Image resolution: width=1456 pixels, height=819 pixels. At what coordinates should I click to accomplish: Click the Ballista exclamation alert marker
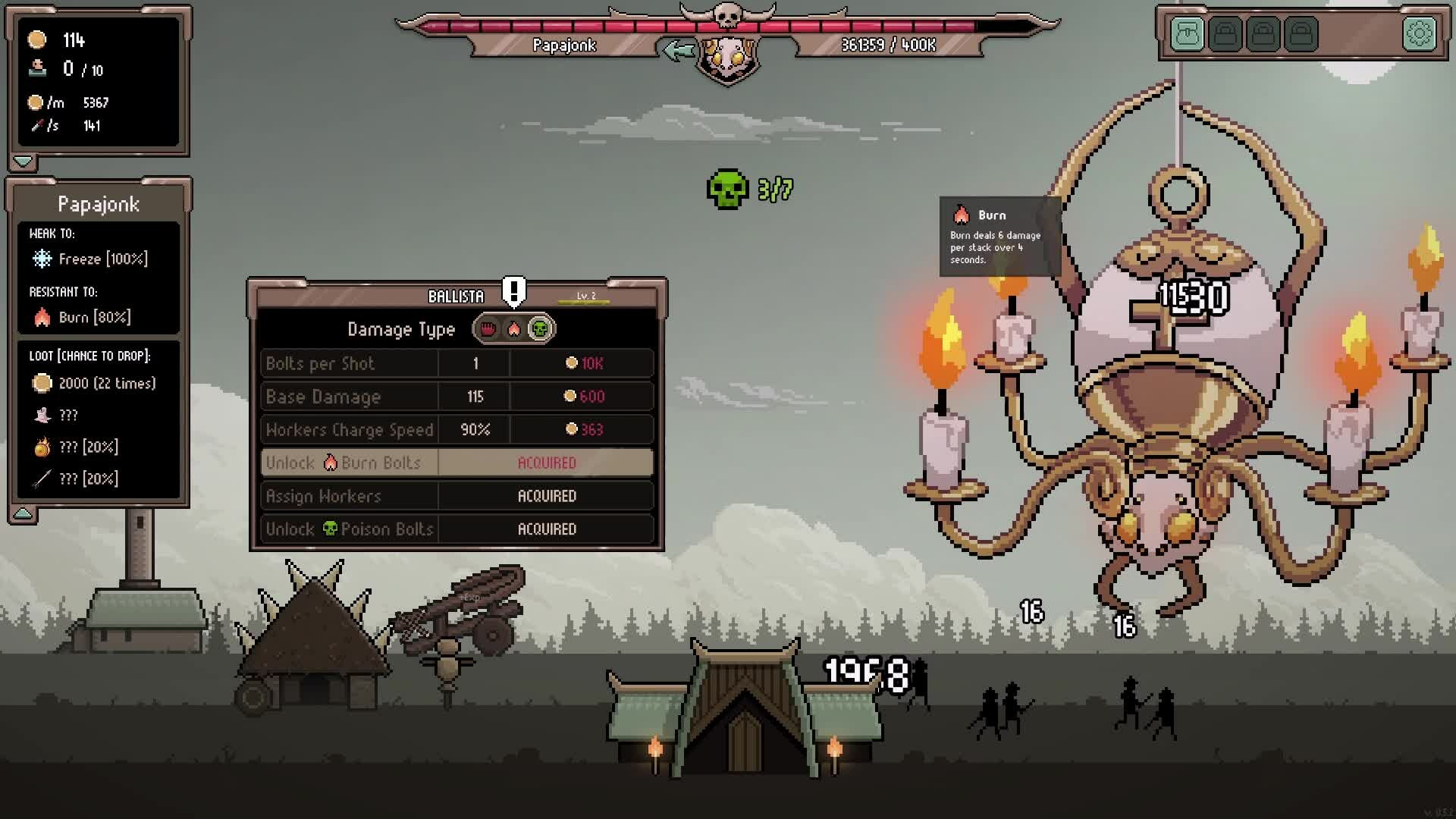click(x=514, y=291)
